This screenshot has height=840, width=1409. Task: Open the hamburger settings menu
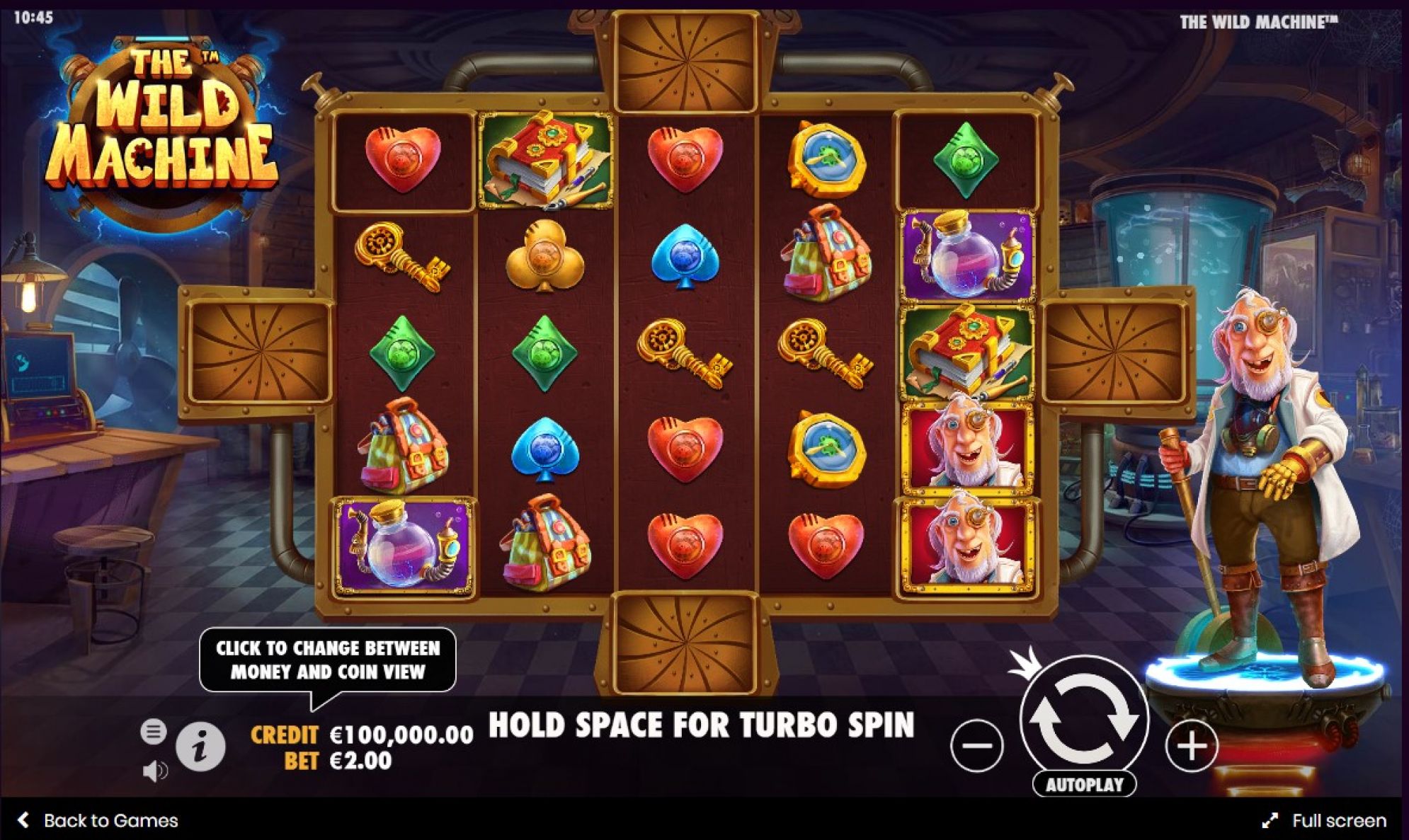(x=153, y=731)
